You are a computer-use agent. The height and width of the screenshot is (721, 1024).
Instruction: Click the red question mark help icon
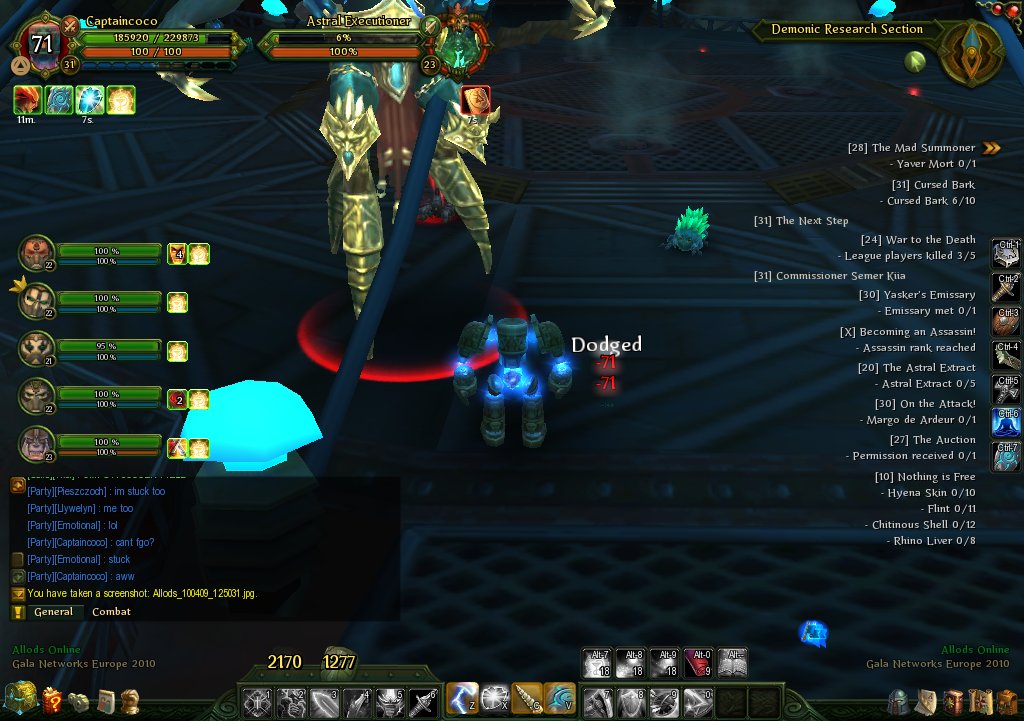click(52, 700)
